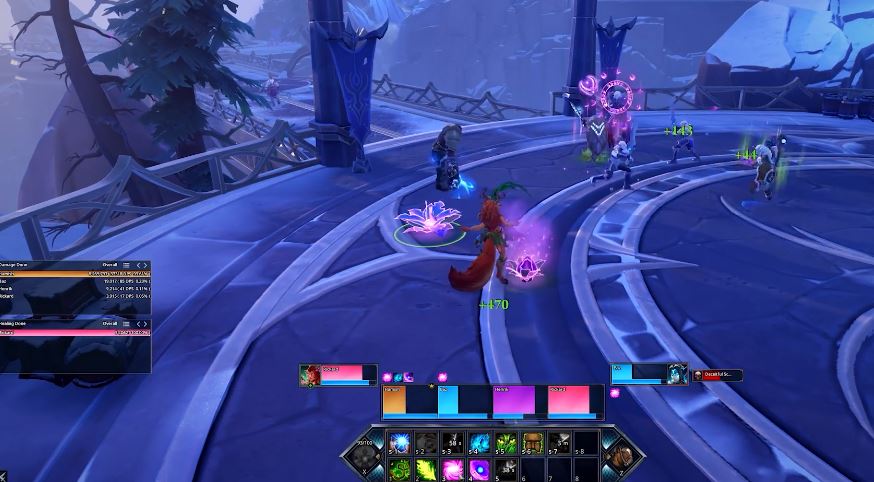Open the Healing Done meter menu icon
Screen dimensions: 874x482
click(x=126, y=323)
